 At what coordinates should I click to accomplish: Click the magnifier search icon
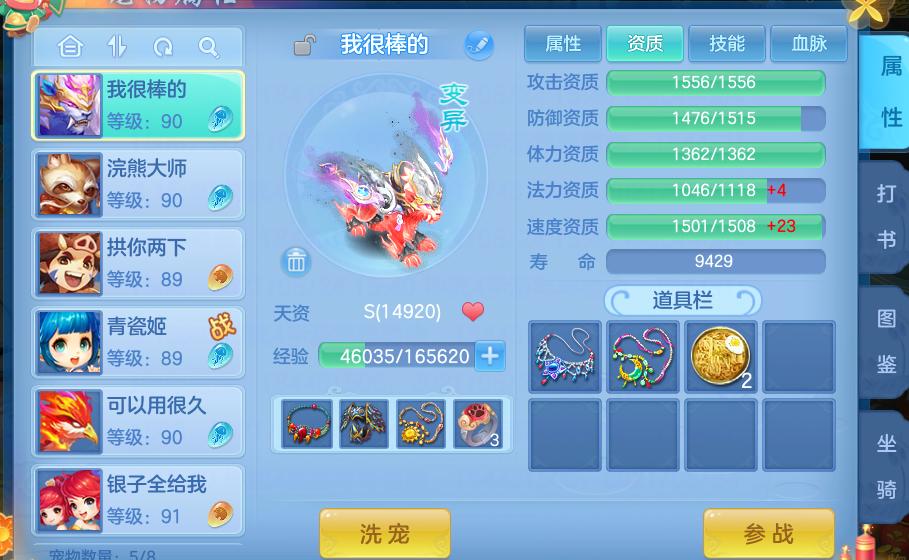tap(208, 47)
